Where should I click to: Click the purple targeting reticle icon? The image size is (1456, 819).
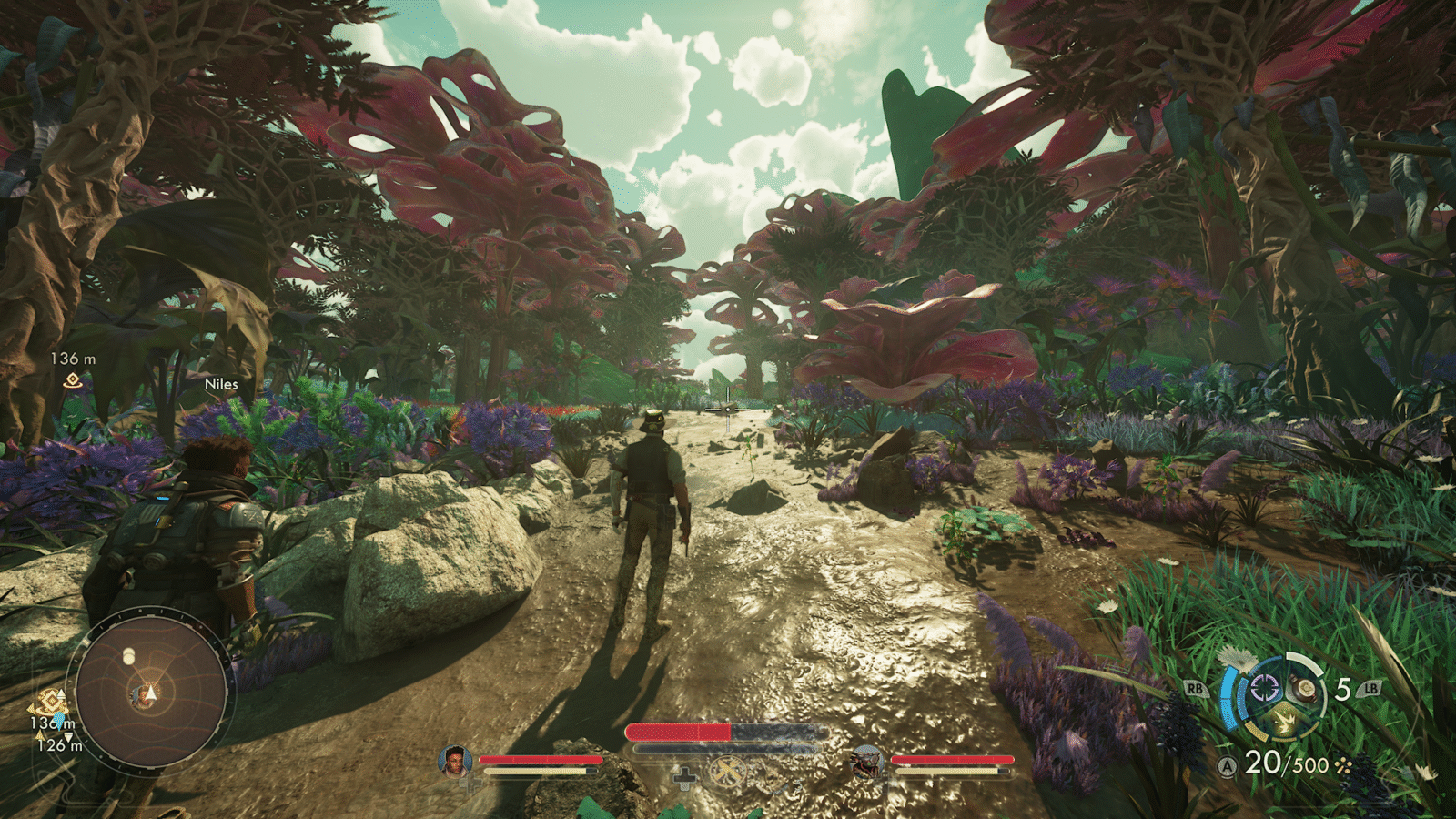[1264, 688]
